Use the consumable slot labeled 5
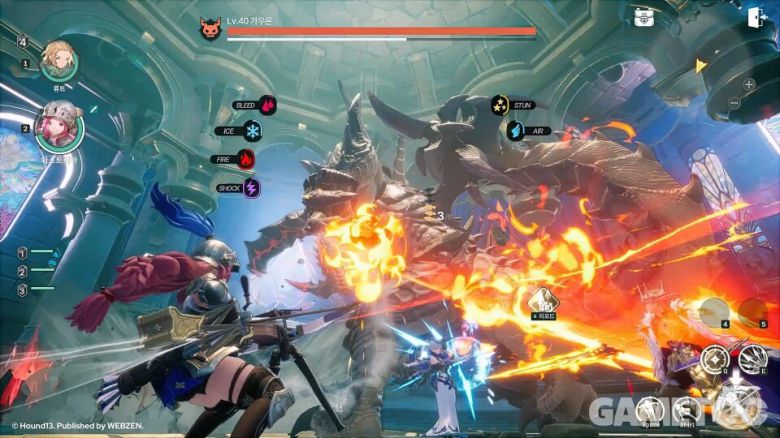Viewport: 780px width, 438px height. pos(752,311)
